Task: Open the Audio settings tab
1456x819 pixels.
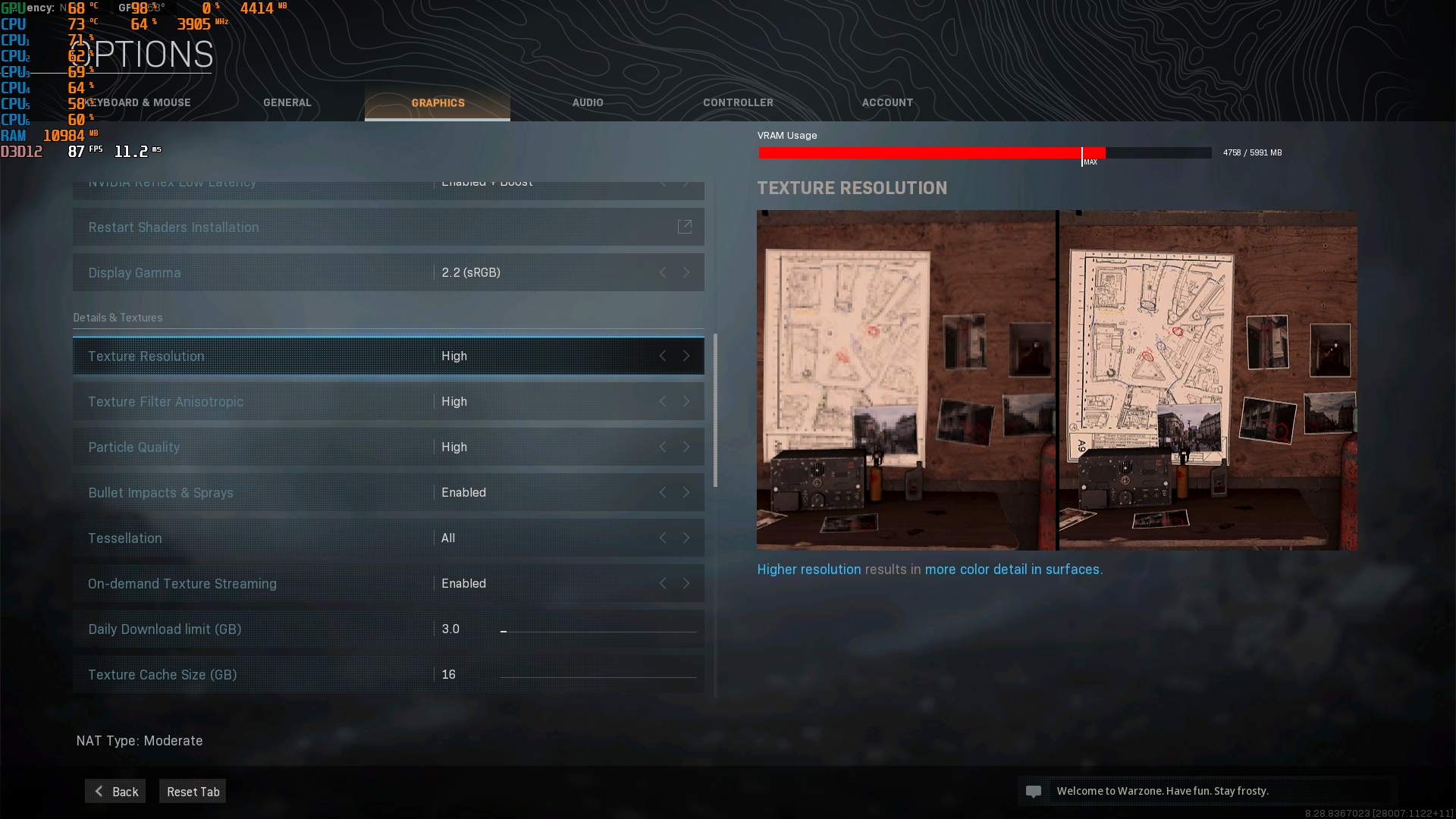Action: coord(588,102)
